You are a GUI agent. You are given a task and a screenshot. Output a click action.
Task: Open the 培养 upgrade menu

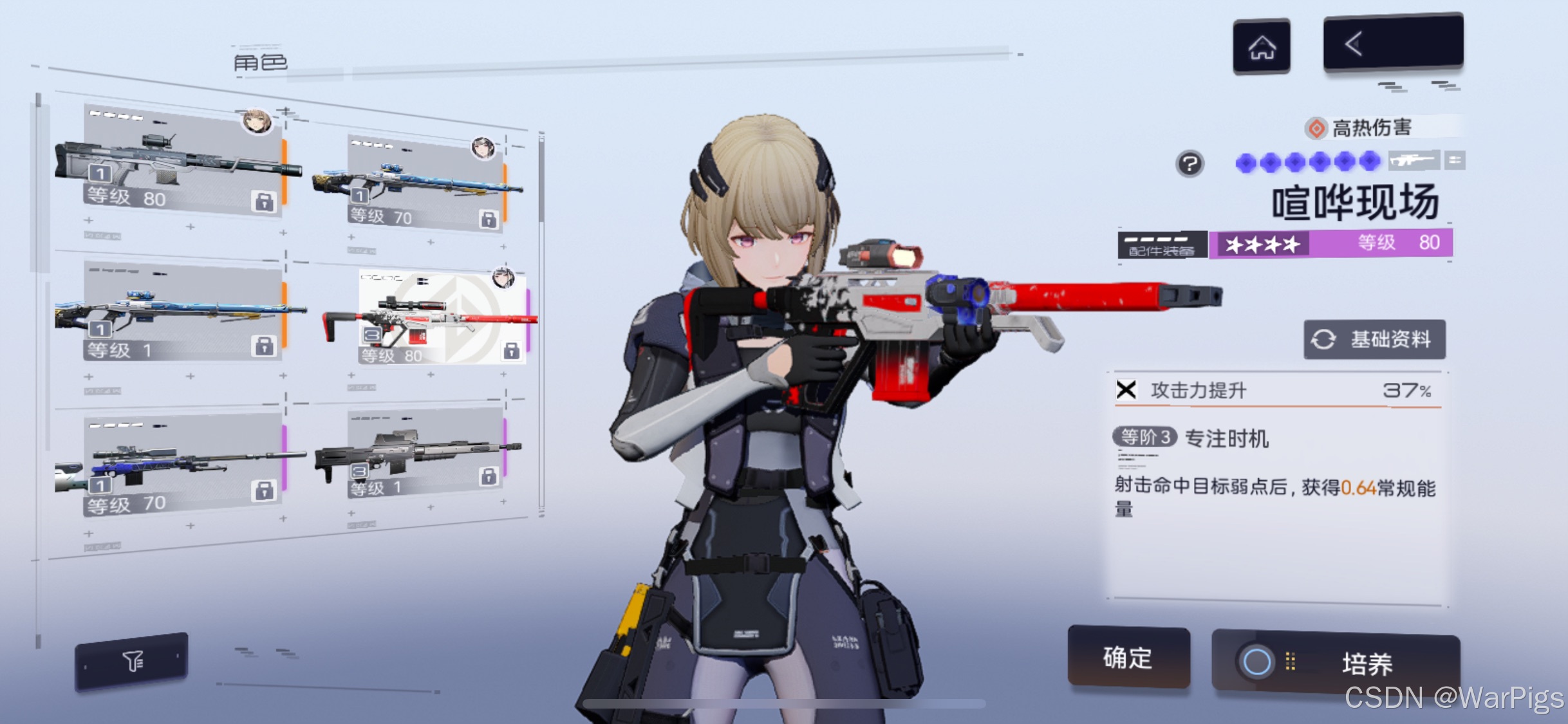click(x=1336, y=662)
